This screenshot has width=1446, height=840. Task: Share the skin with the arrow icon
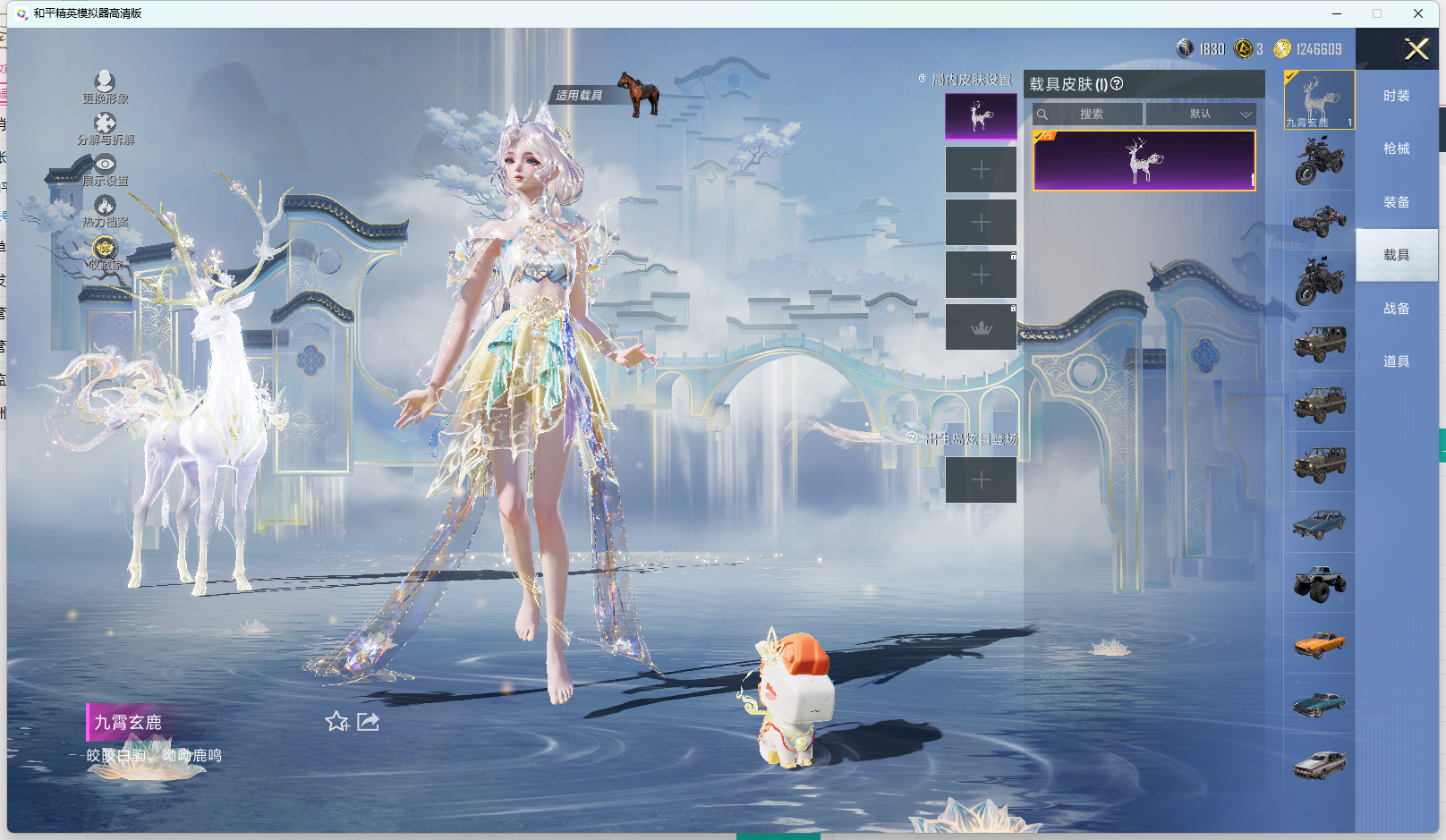pos(369,721)
